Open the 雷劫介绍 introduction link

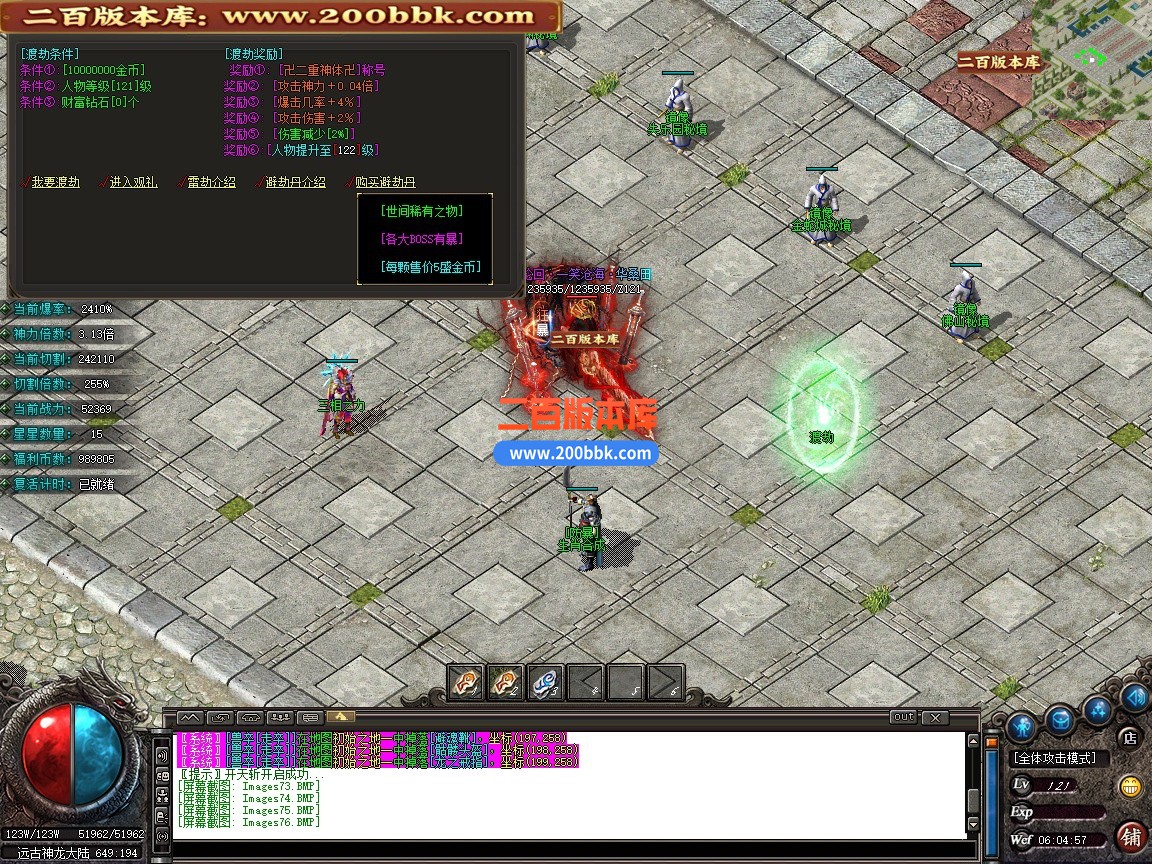click(211, 182)
